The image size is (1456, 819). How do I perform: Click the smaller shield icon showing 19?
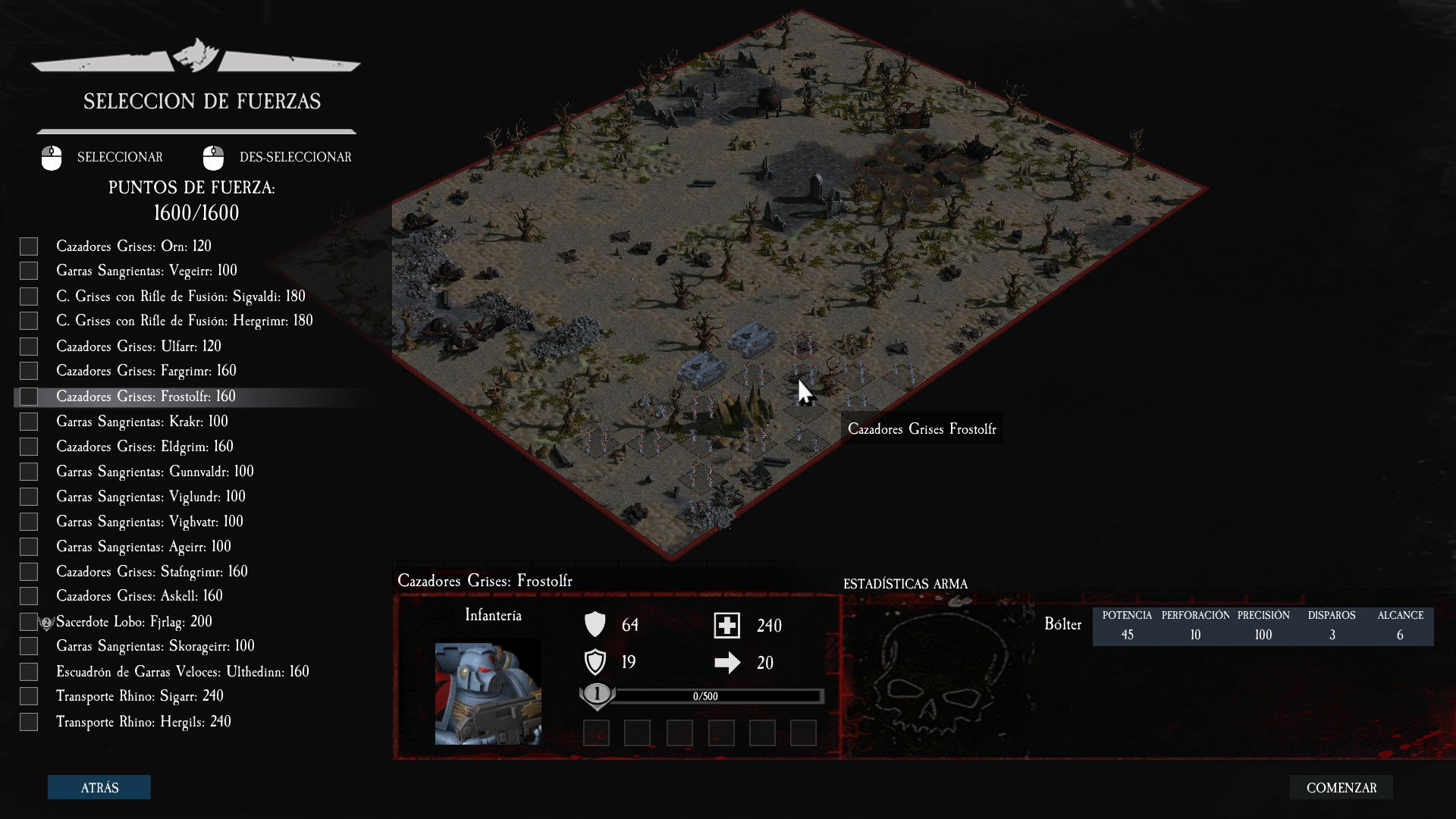[597, 660]
